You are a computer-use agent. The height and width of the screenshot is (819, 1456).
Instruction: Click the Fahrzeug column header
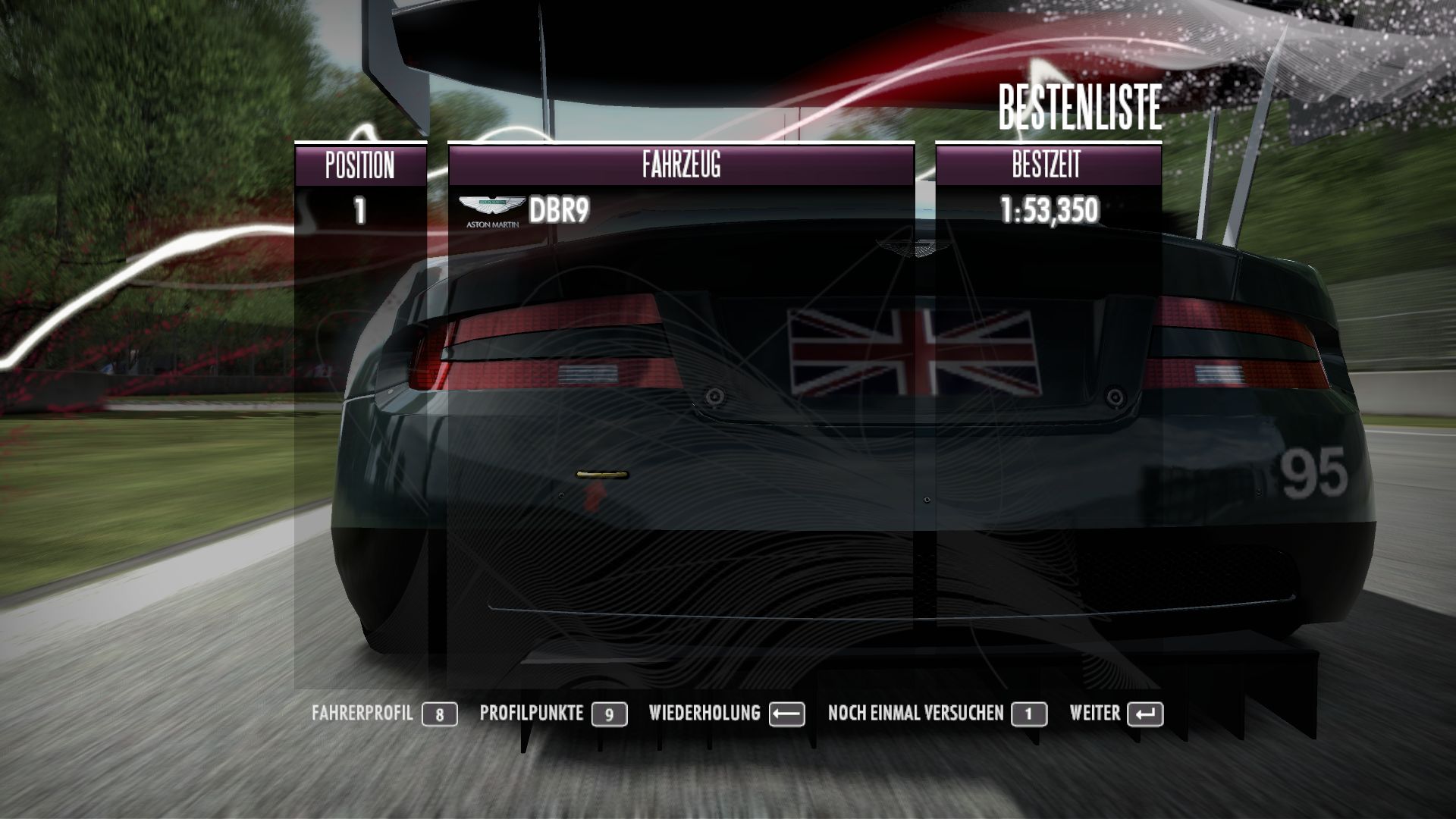pos(681,165)
